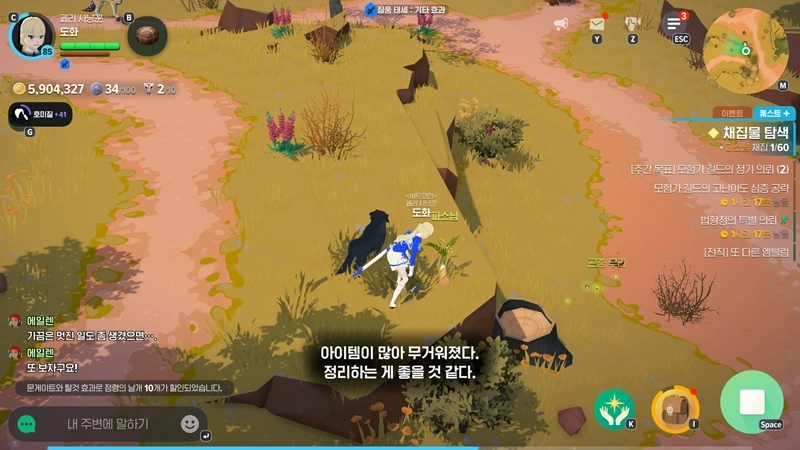Open the brown ball item slot
The width and height of the screenshot is (800, 450).
[147, 37]
